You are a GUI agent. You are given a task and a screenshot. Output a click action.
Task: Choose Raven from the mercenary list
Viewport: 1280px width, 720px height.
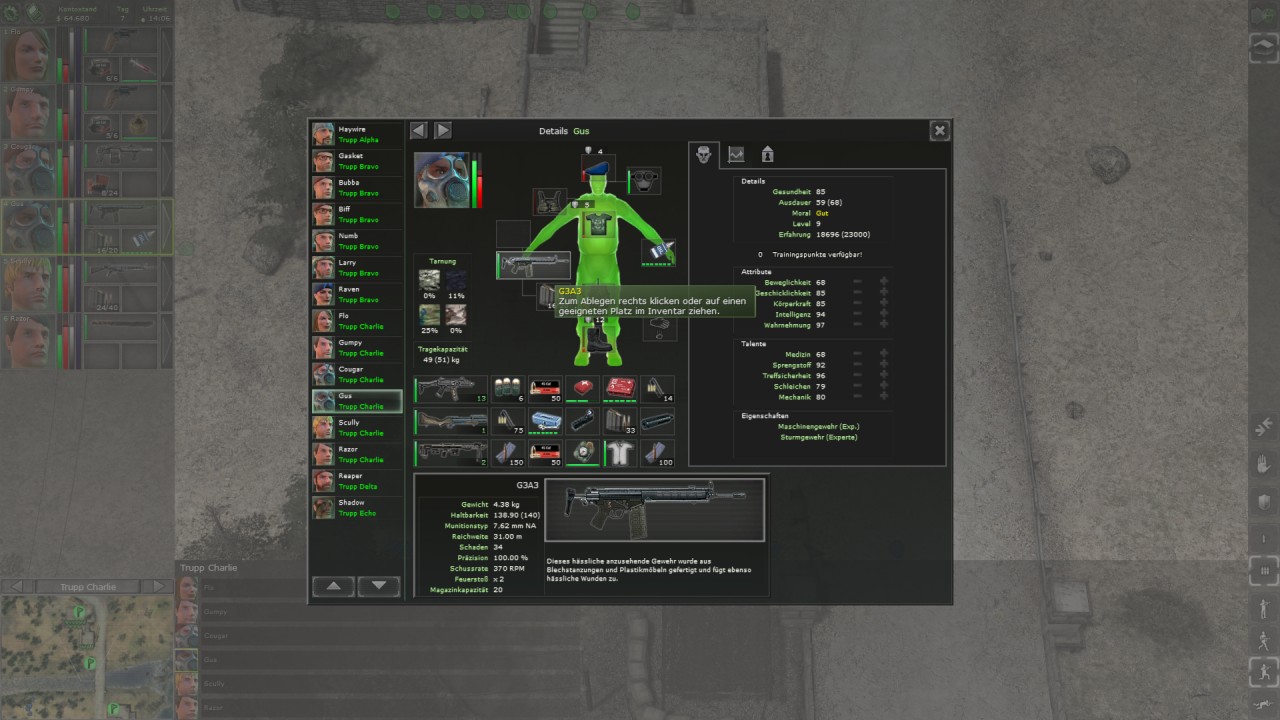tap(356, 294)
